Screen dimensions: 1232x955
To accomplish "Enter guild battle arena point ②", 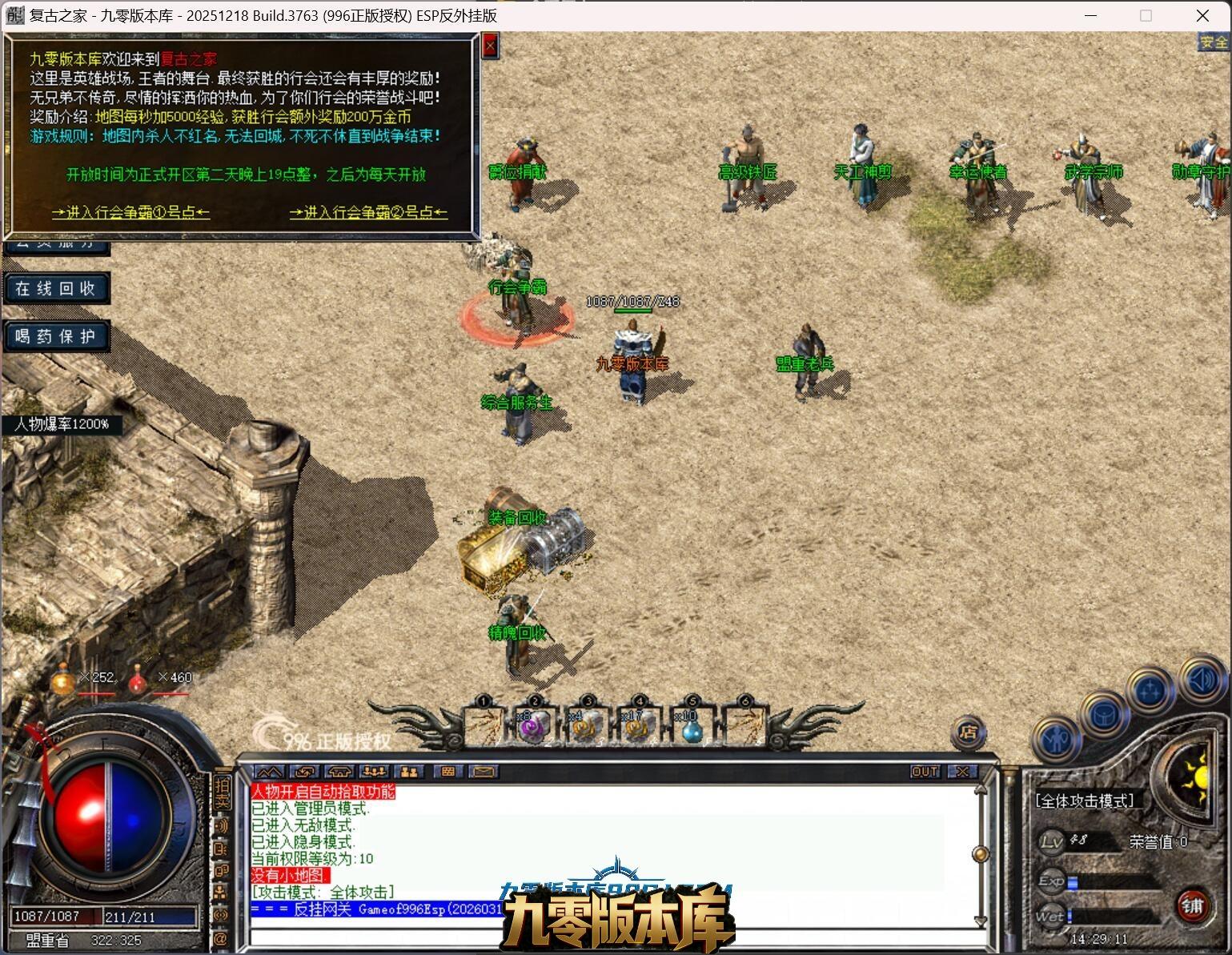I will (368, 212).
